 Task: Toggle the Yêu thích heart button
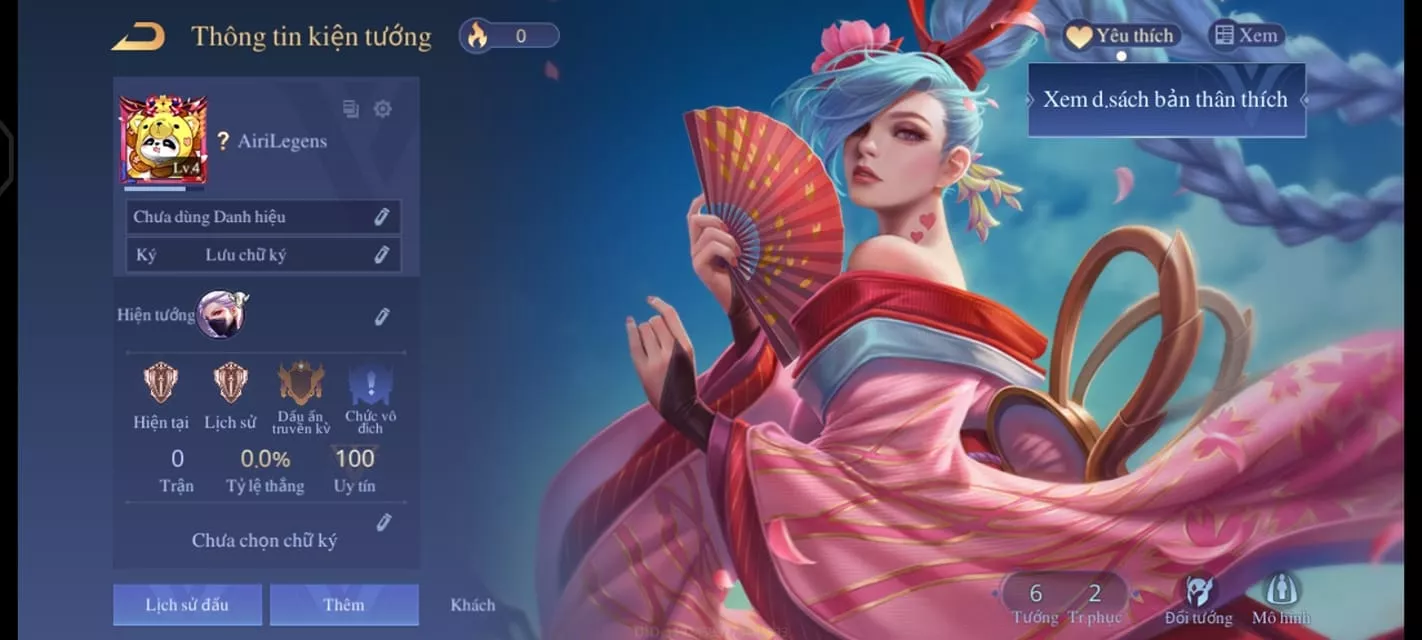1121,37
